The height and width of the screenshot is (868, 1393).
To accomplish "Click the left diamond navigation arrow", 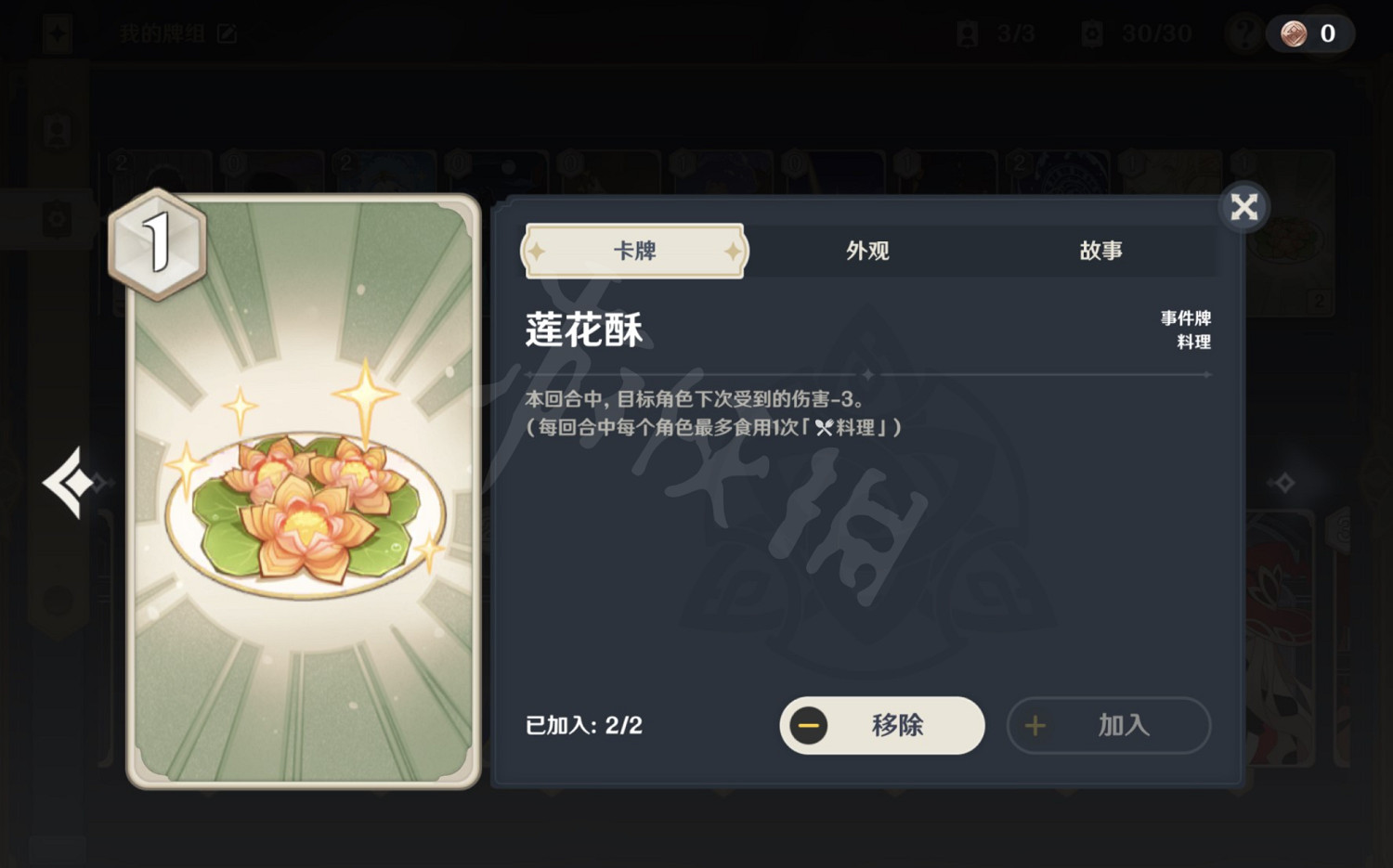I will (x=70, y=481).
